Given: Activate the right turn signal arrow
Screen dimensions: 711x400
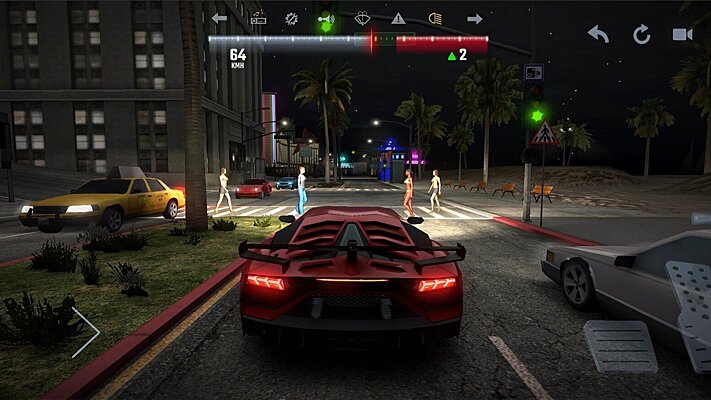Looking at the screenshot, I should [x=474, y=18].
